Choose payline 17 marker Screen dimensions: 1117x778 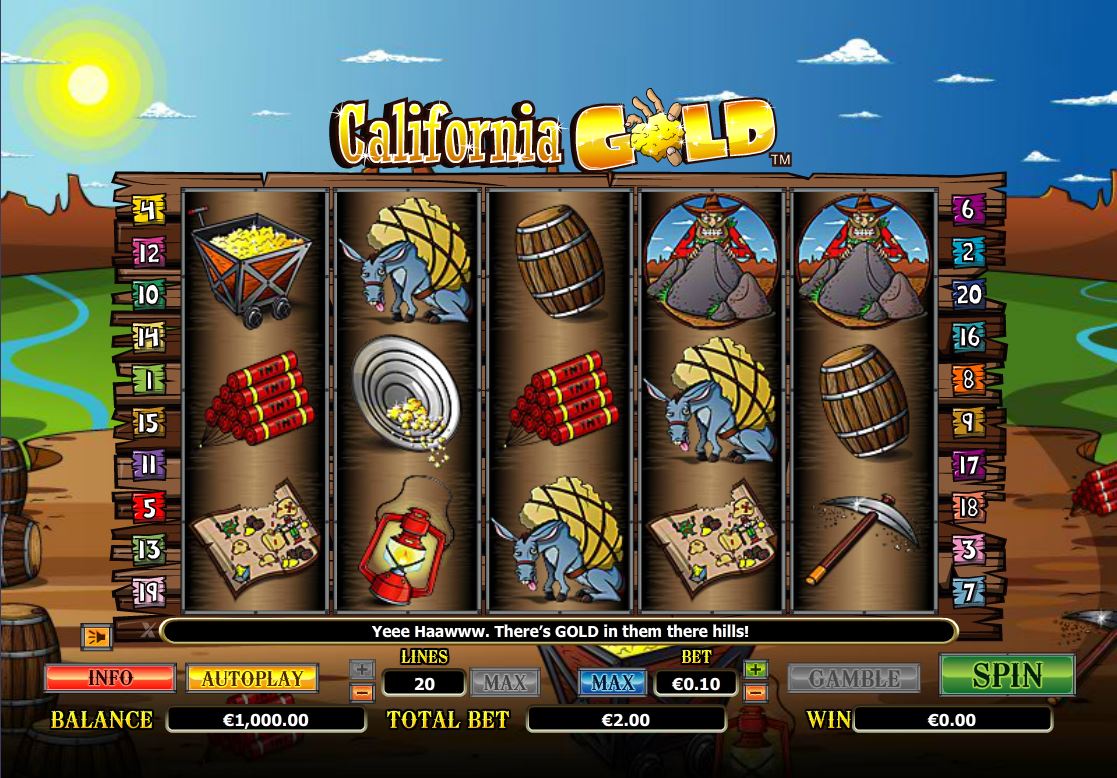[968, 465]
